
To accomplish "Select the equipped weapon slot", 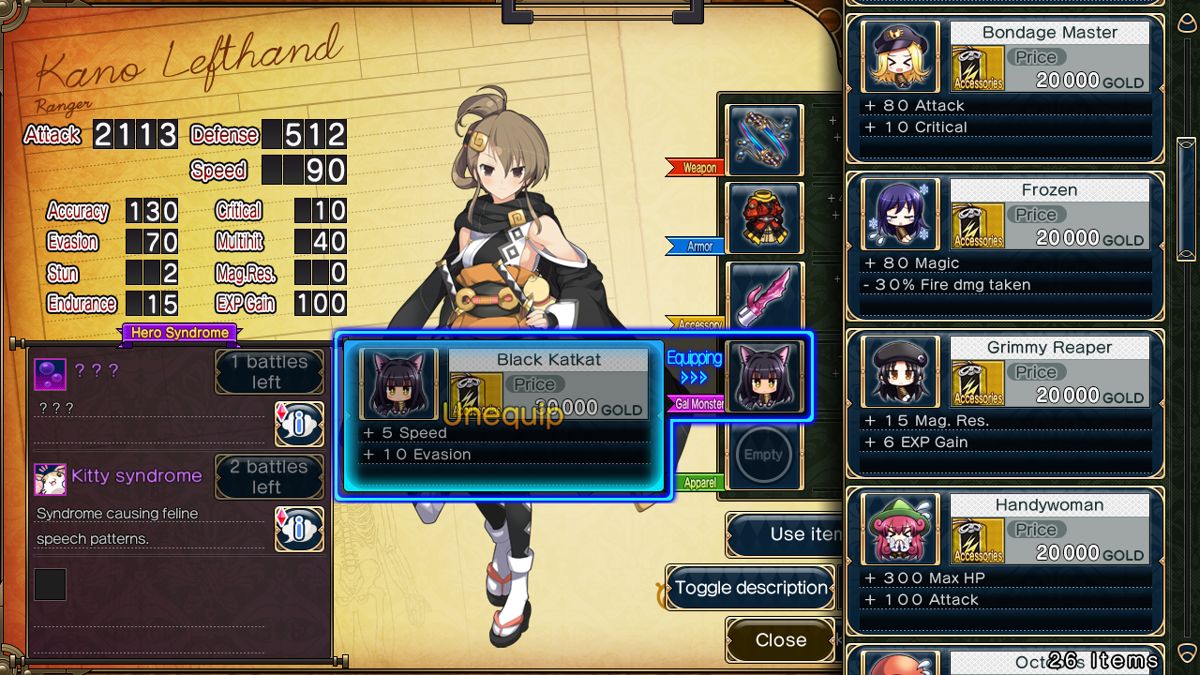I will [764, 139].
